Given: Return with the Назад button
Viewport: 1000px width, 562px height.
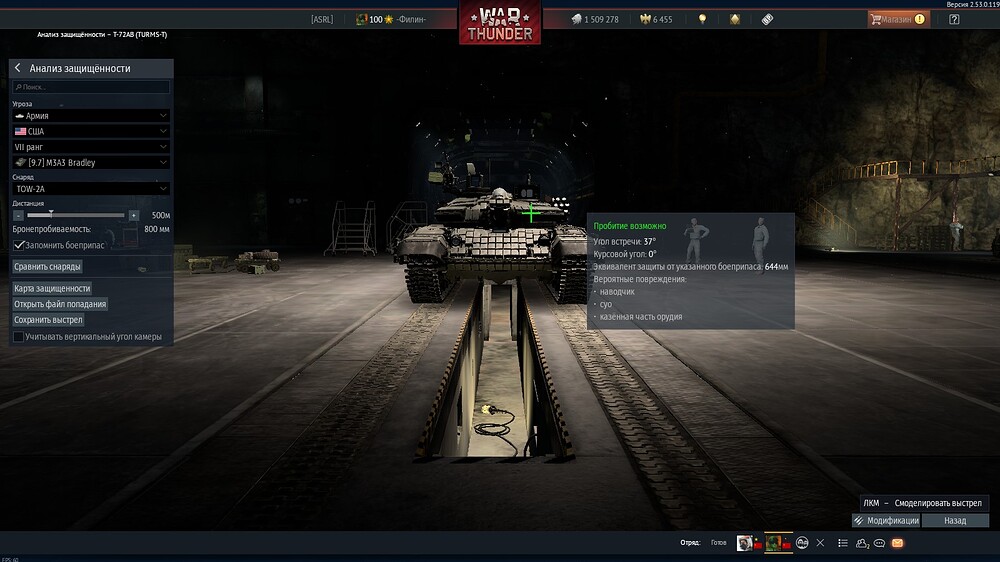Looking at the screenshot, I should [955, 521].
